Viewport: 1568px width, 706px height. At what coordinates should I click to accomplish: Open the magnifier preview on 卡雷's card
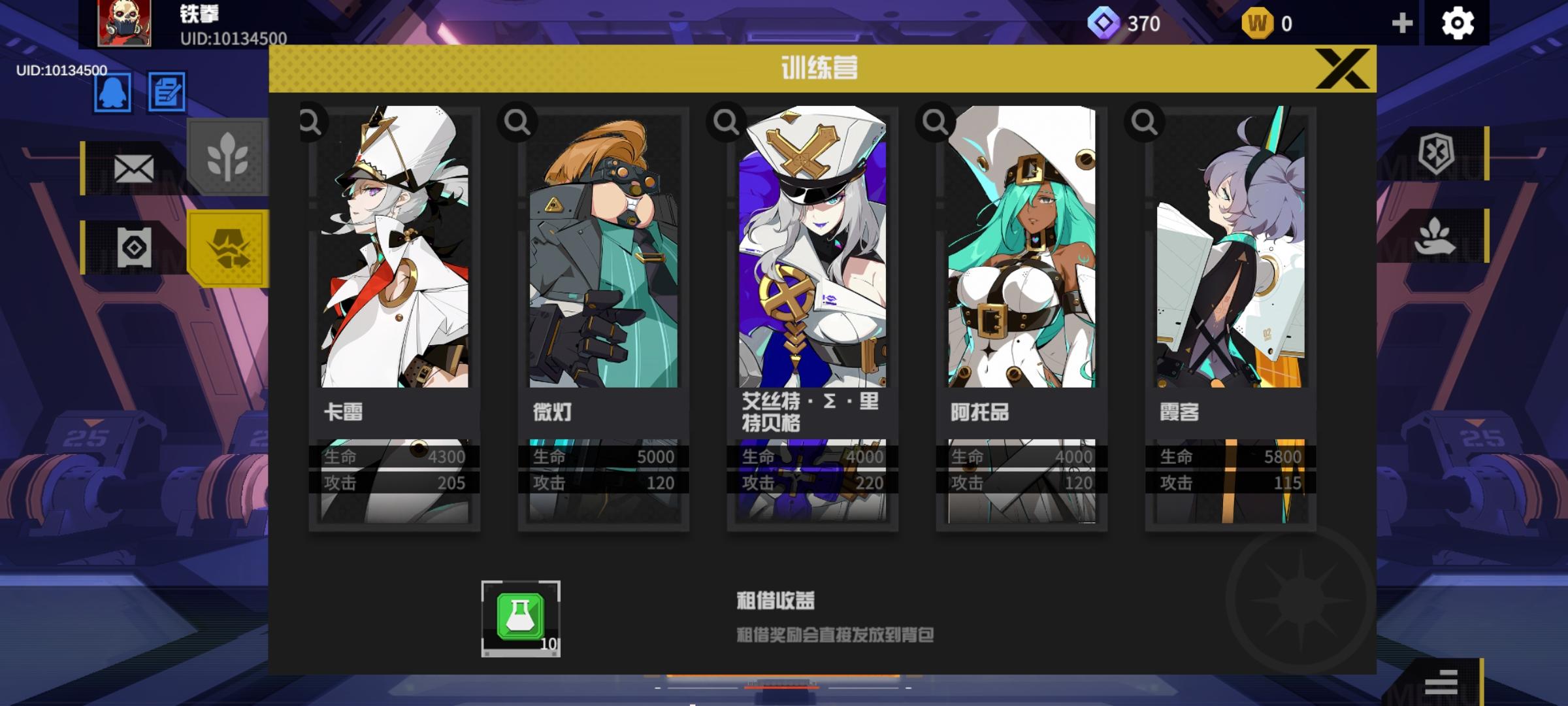(x=310, y=121)
